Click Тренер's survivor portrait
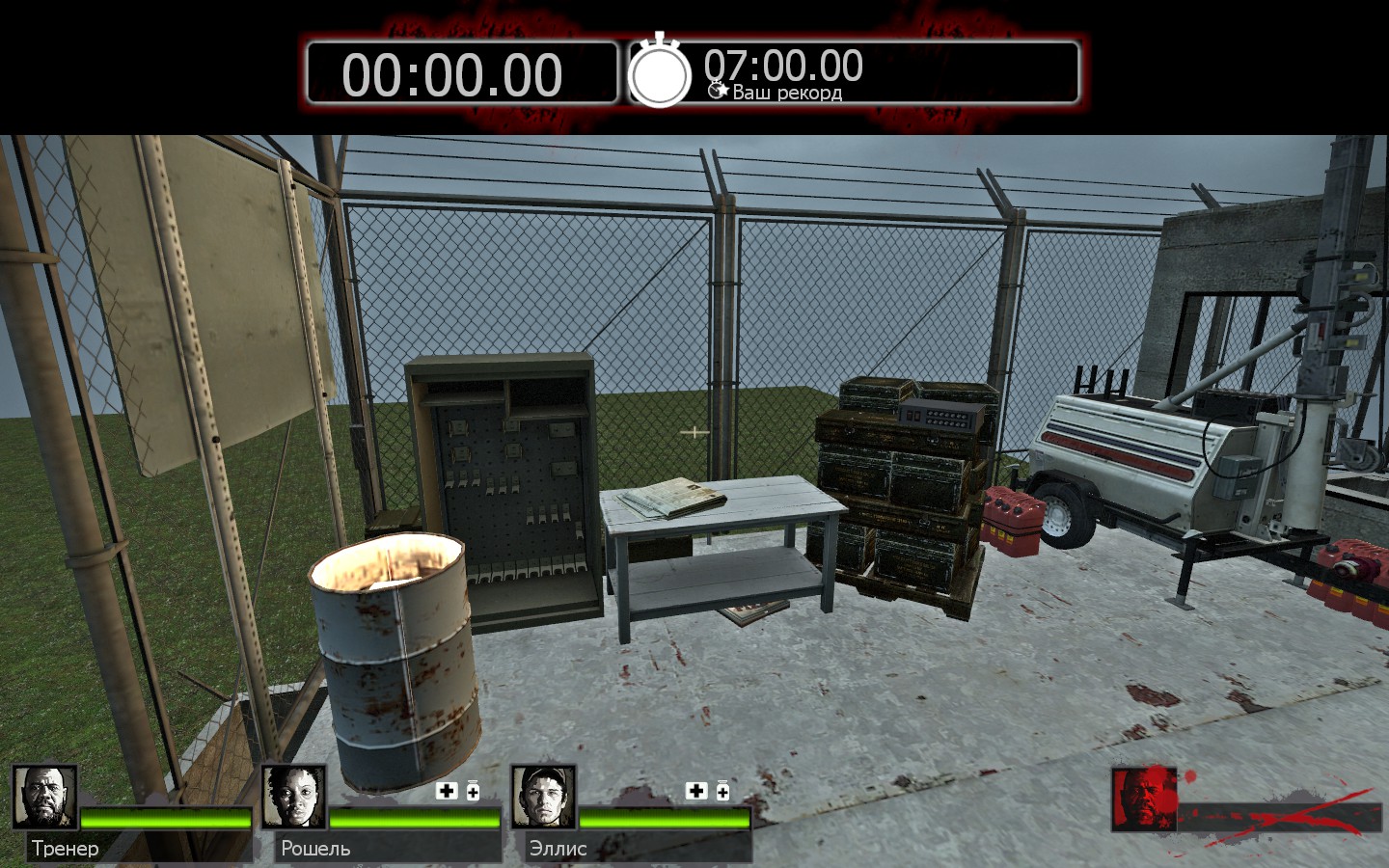This screenshot has width=1389, height=868. coord(44,798)
